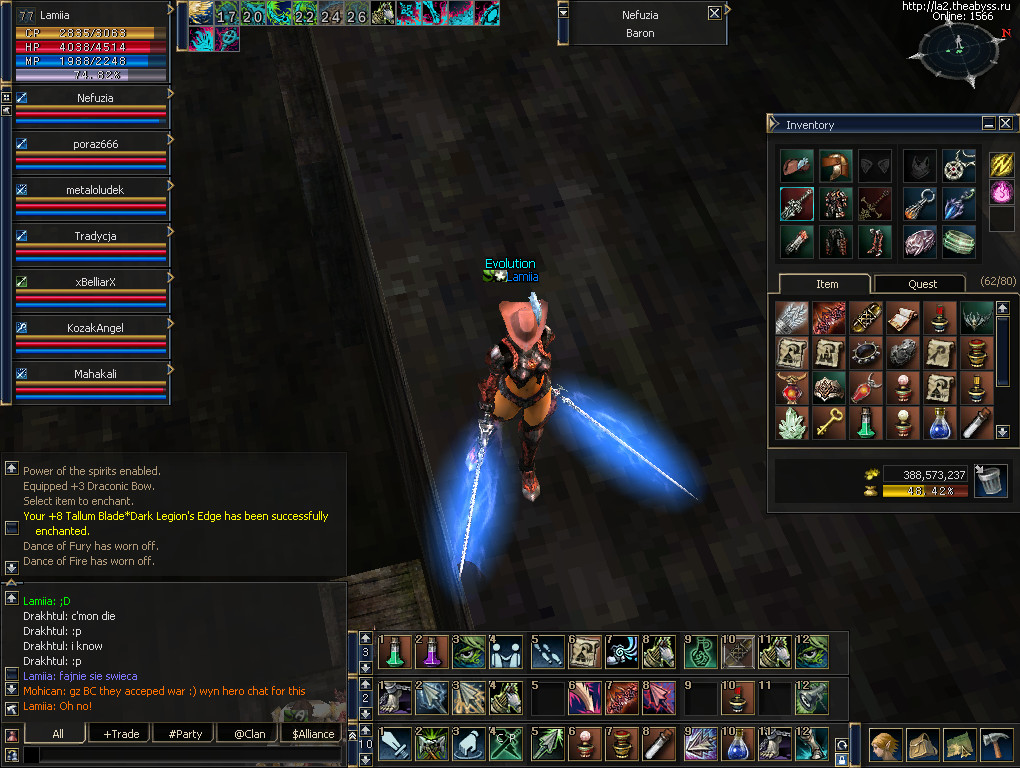Select party member KozakAngel
The height and width of the screenshot is (768, 1020).
(x=96, y=328)
